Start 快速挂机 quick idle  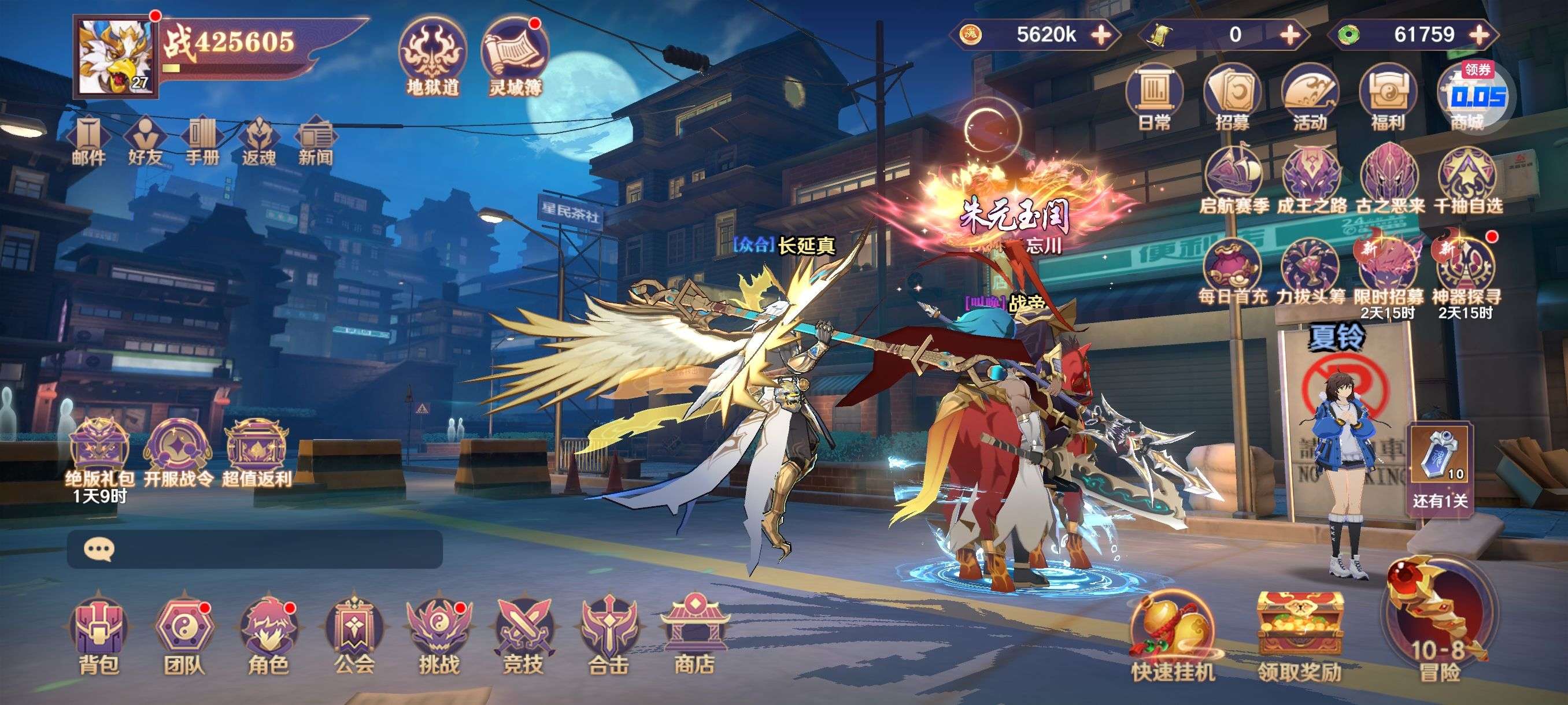coord(1173,636)
